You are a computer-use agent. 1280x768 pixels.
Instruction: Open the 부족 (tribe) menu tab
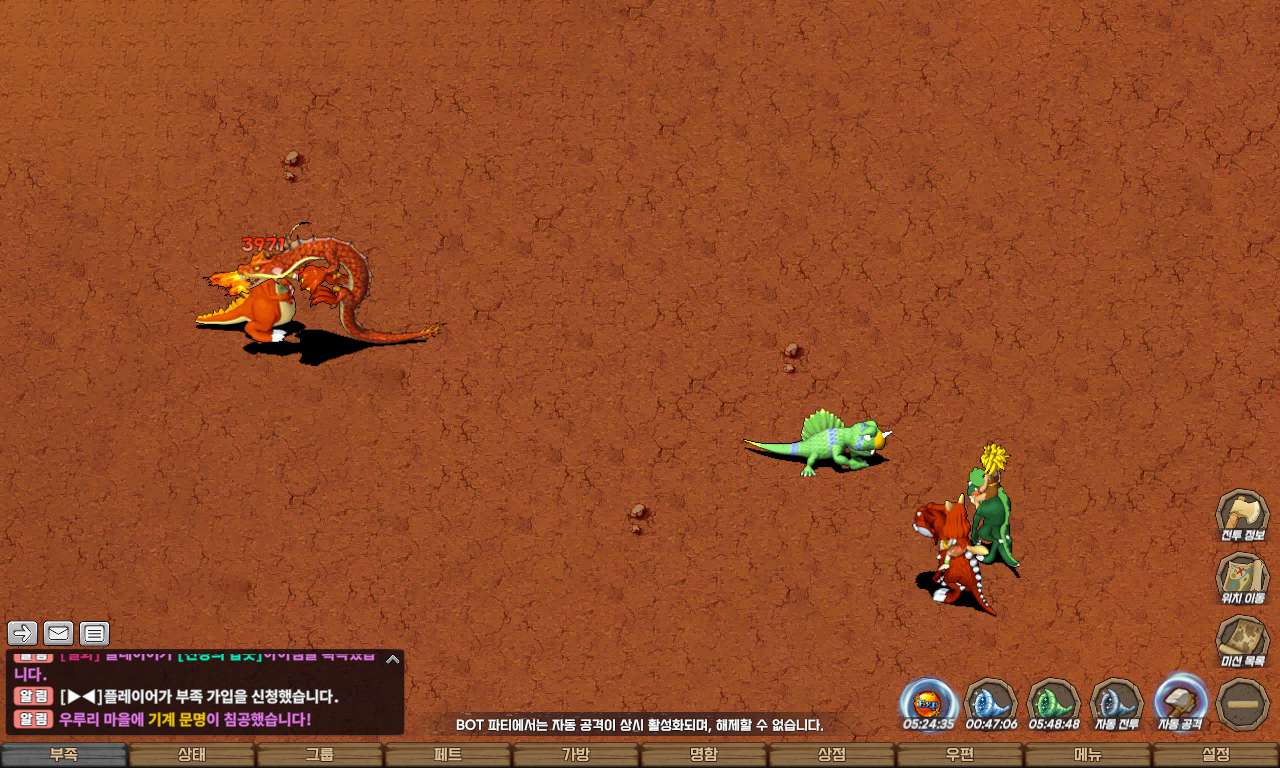click(64, 755)
